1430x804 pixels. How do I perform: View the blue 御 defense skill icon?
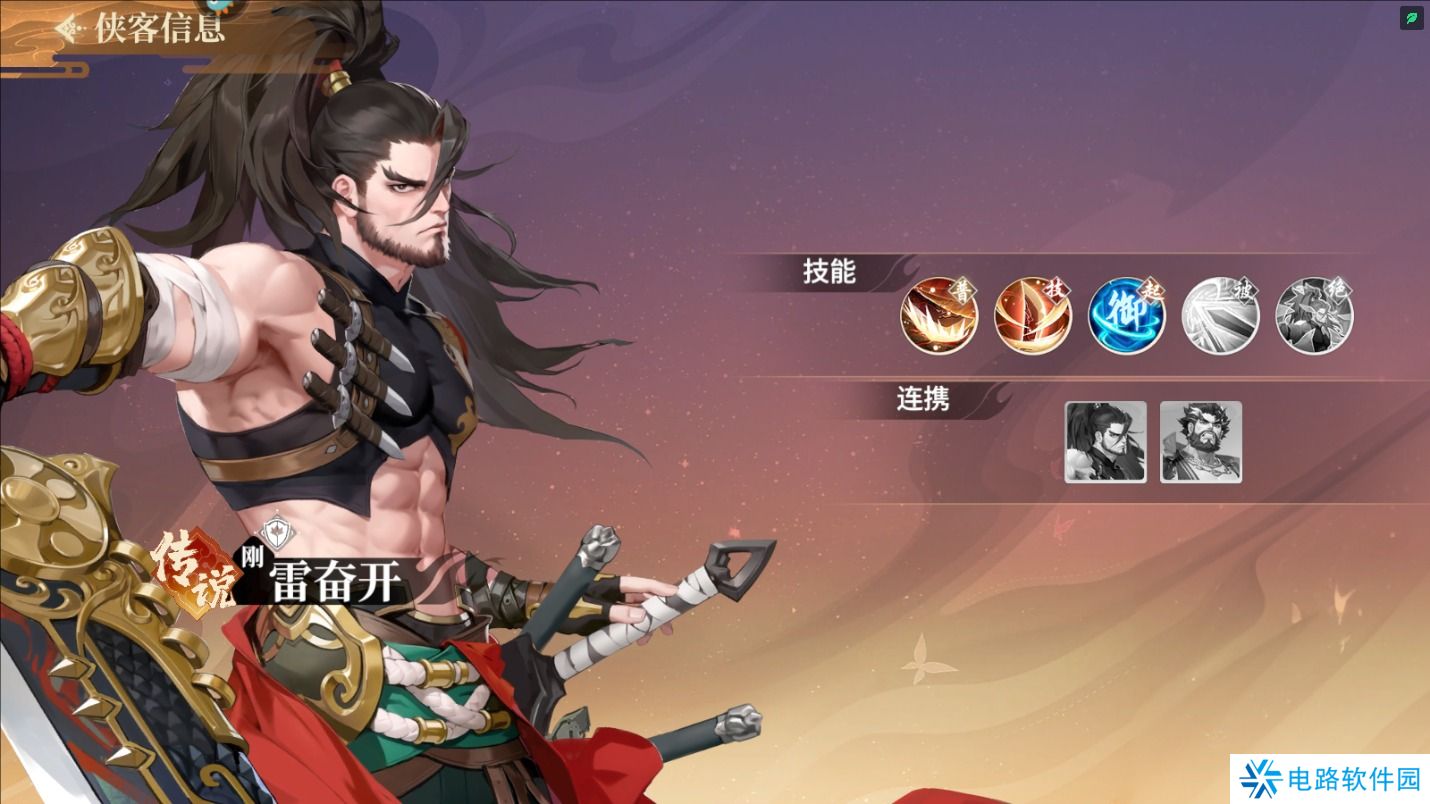(1126, 315)
